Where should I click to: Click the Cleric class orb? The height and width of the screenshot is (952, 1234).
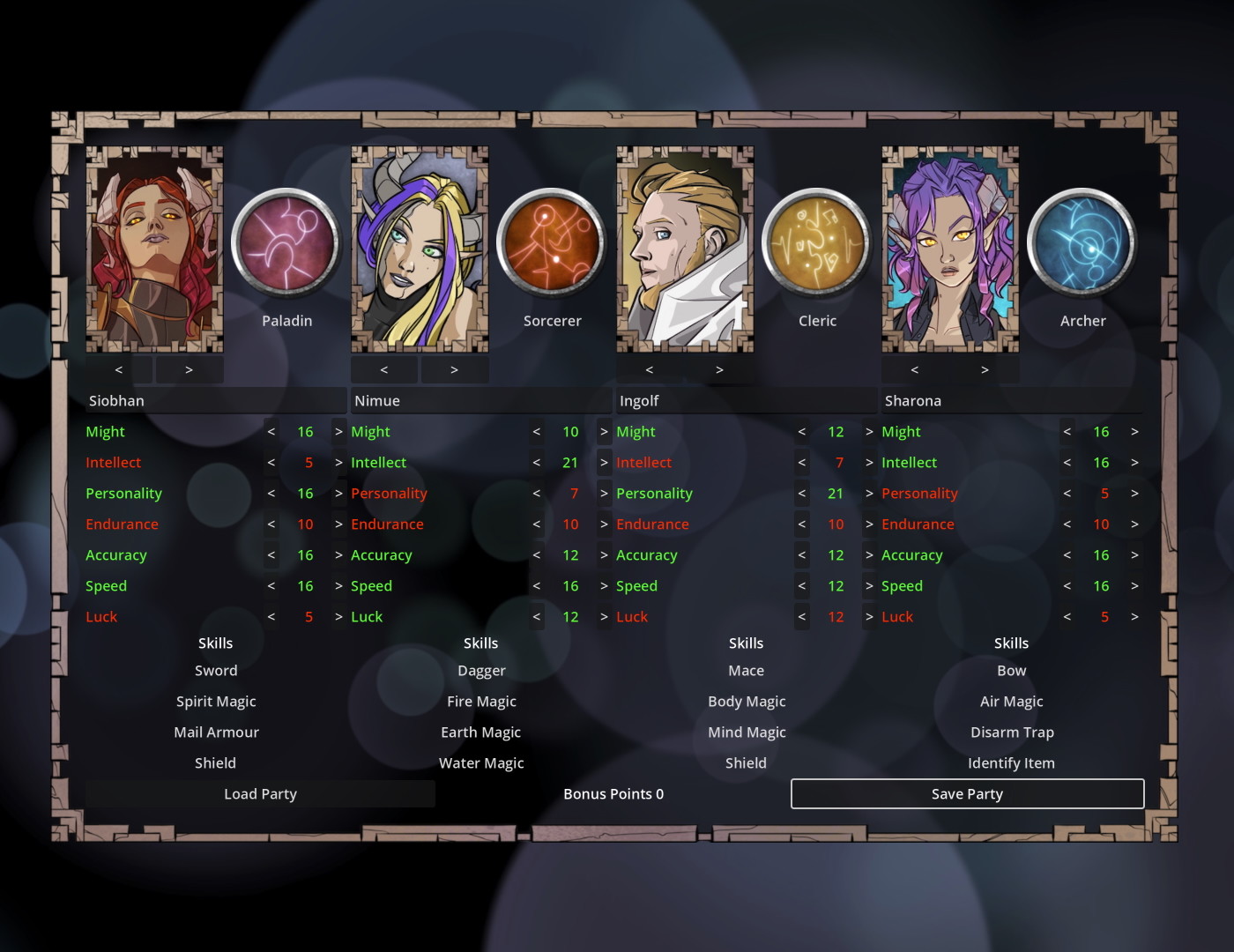click(x=817, y=242)
